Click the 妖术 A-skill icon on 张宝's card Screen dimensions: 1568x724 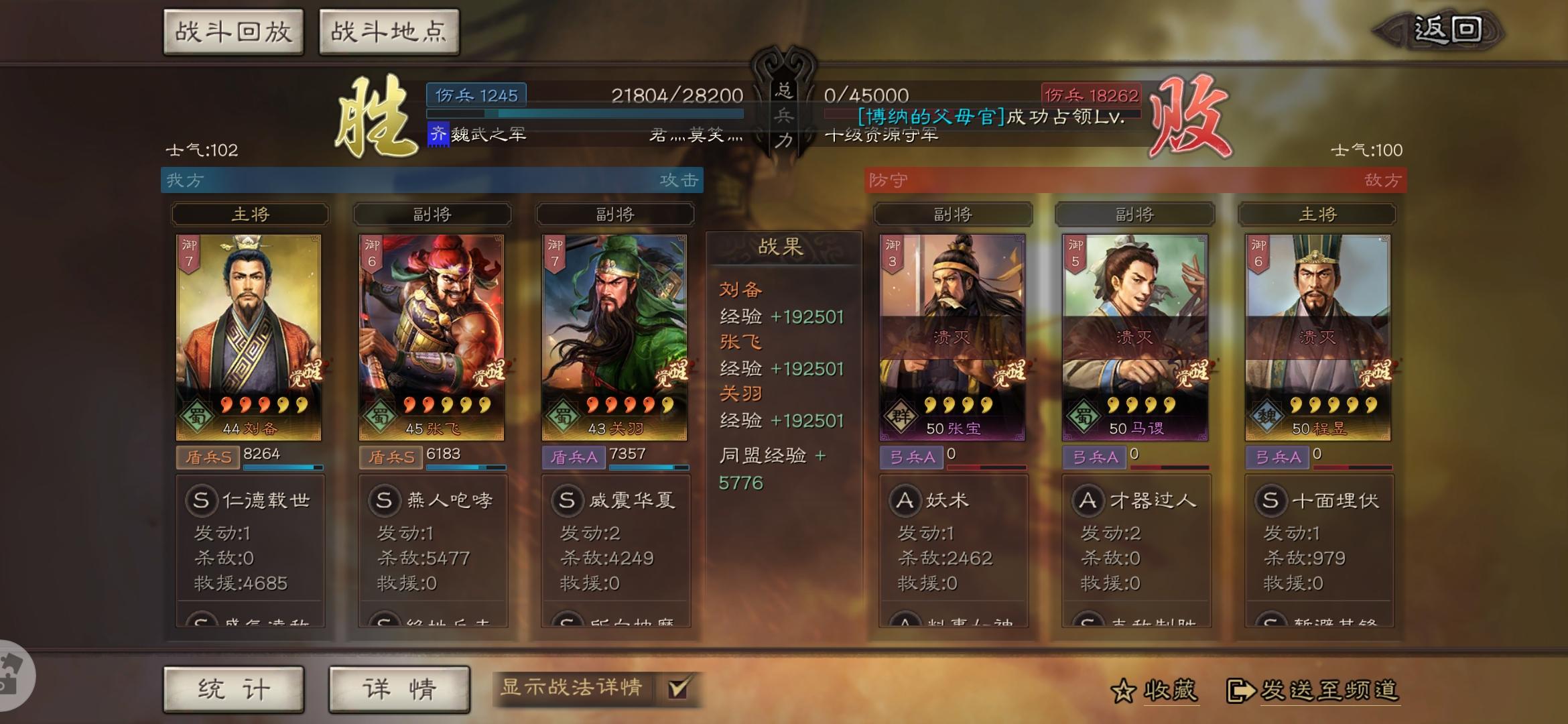click(x=906, y=499)
